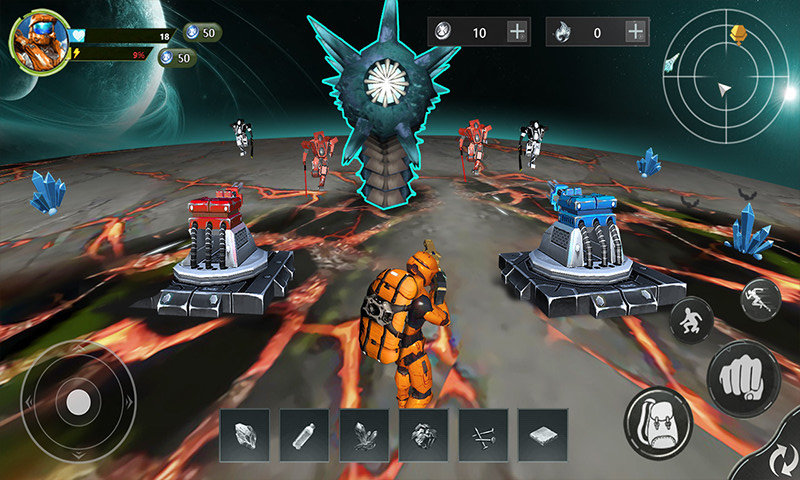Screen dimensions: 800x480
Task: Tap the virtual movement joystick
Action: [78, 403]
